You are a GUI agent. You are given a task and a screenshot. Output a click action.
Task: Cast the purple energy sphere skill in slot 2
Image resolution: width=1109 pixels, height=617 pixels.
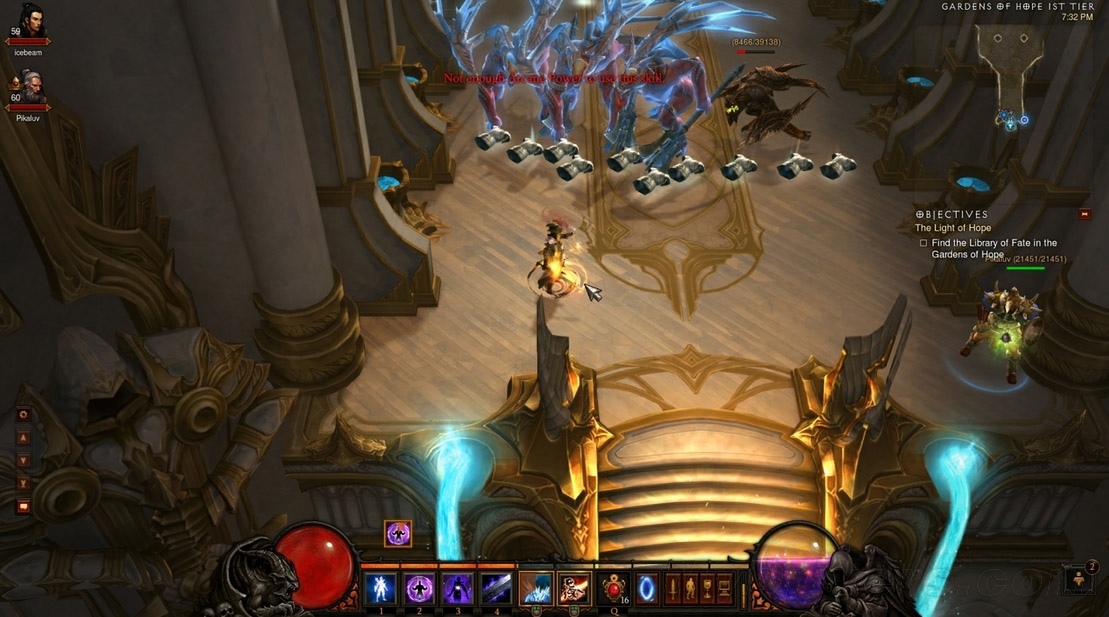pos(419,588)
